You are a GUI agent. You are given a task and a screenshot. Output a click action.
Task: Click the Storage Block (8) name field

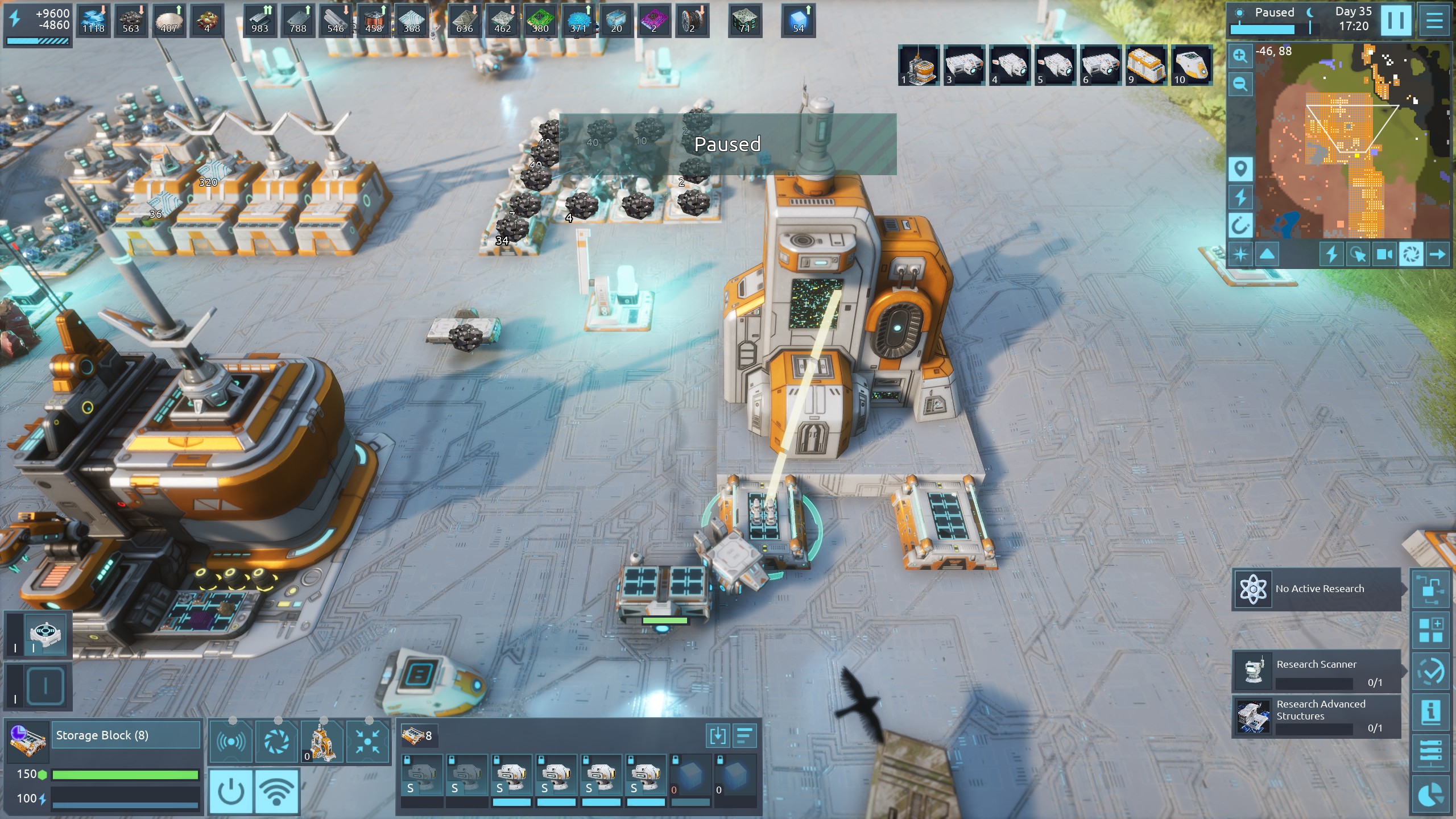[x=126, y=735]
